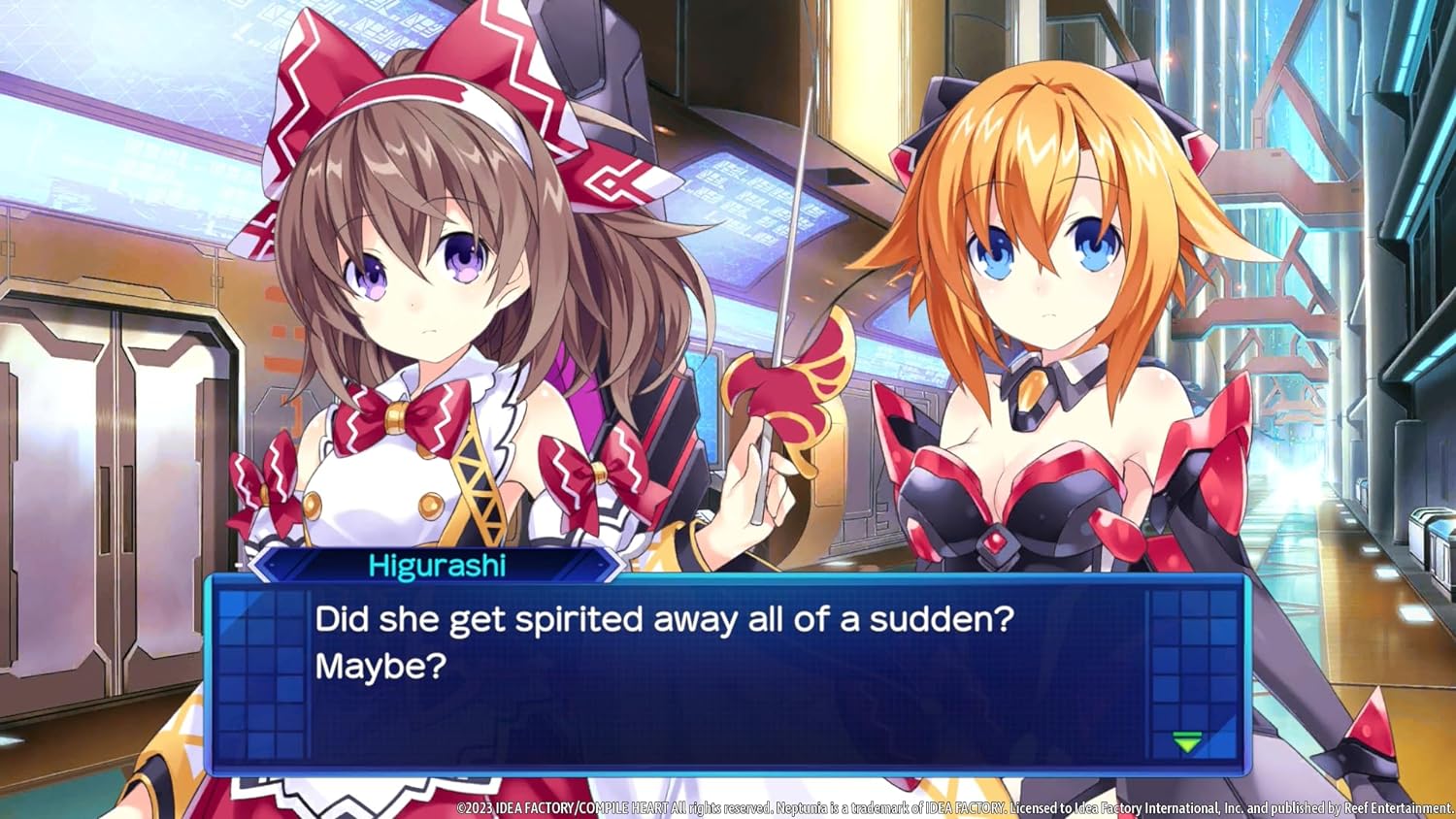Click the bright green bar above the triangle
Image resolution: width=1456 pixels, height=819 pixels.
point(1187,735)
